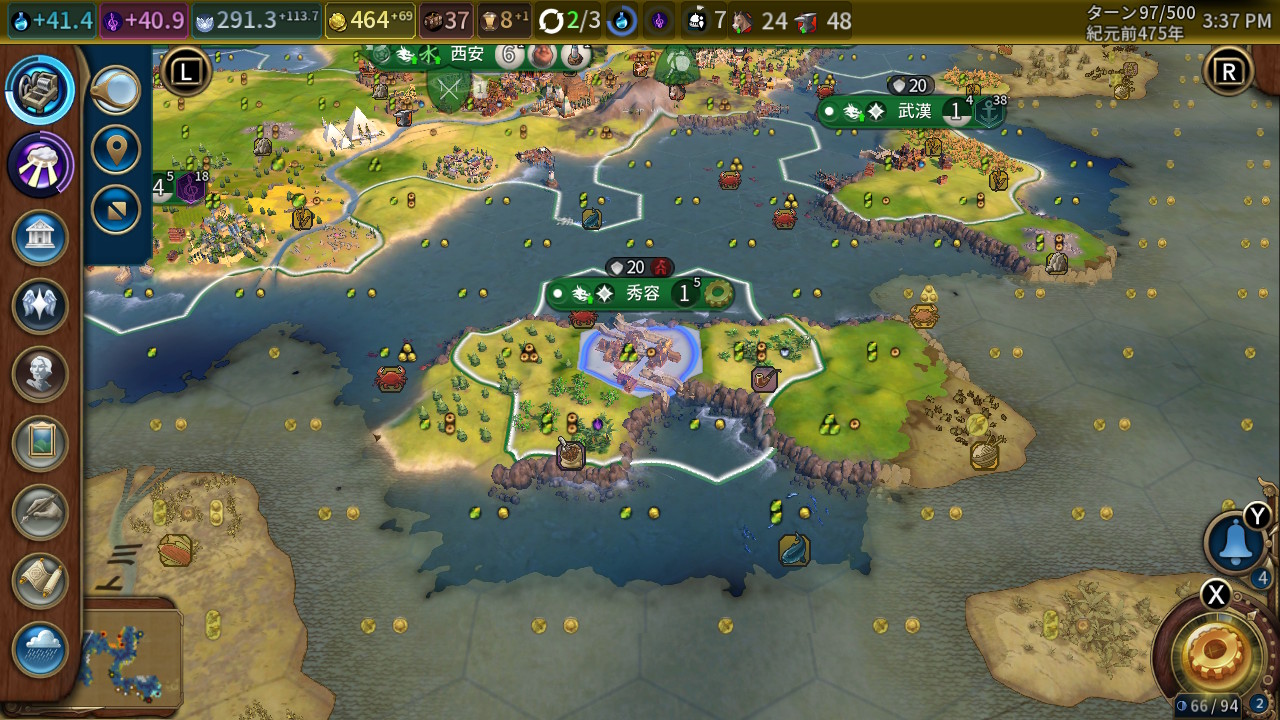Image resolution: width=1280 pixels, height=720 pixels.
Task: Select the 秀容 city banner
Action: 640,294
